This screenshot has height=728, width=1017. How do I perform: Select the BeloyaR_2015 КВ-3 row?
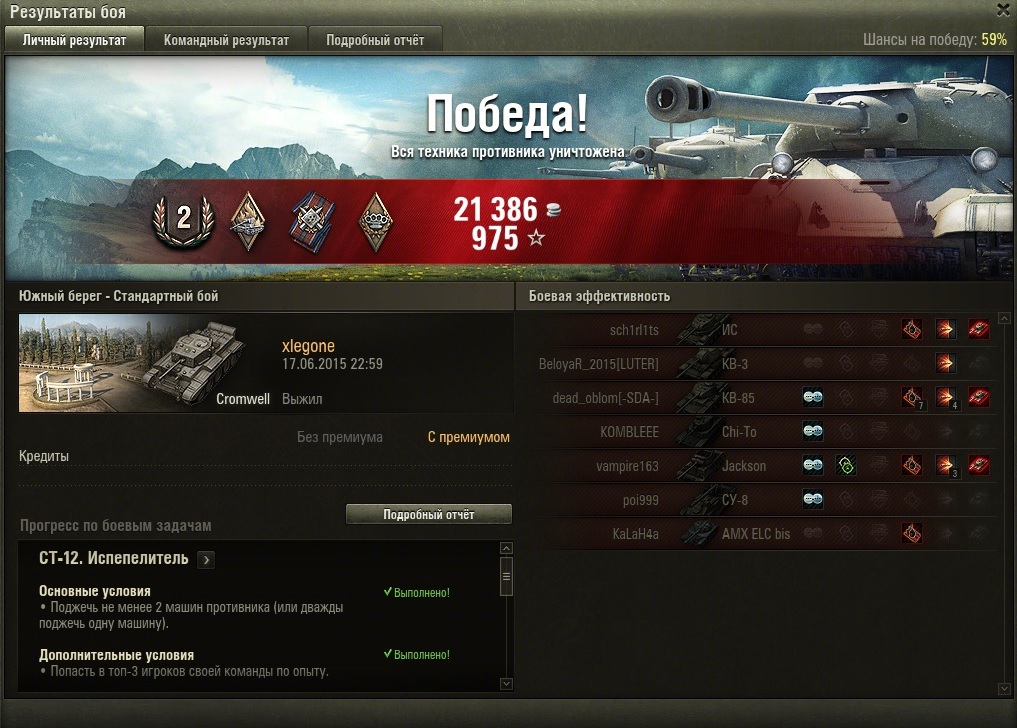click(760, 364)
